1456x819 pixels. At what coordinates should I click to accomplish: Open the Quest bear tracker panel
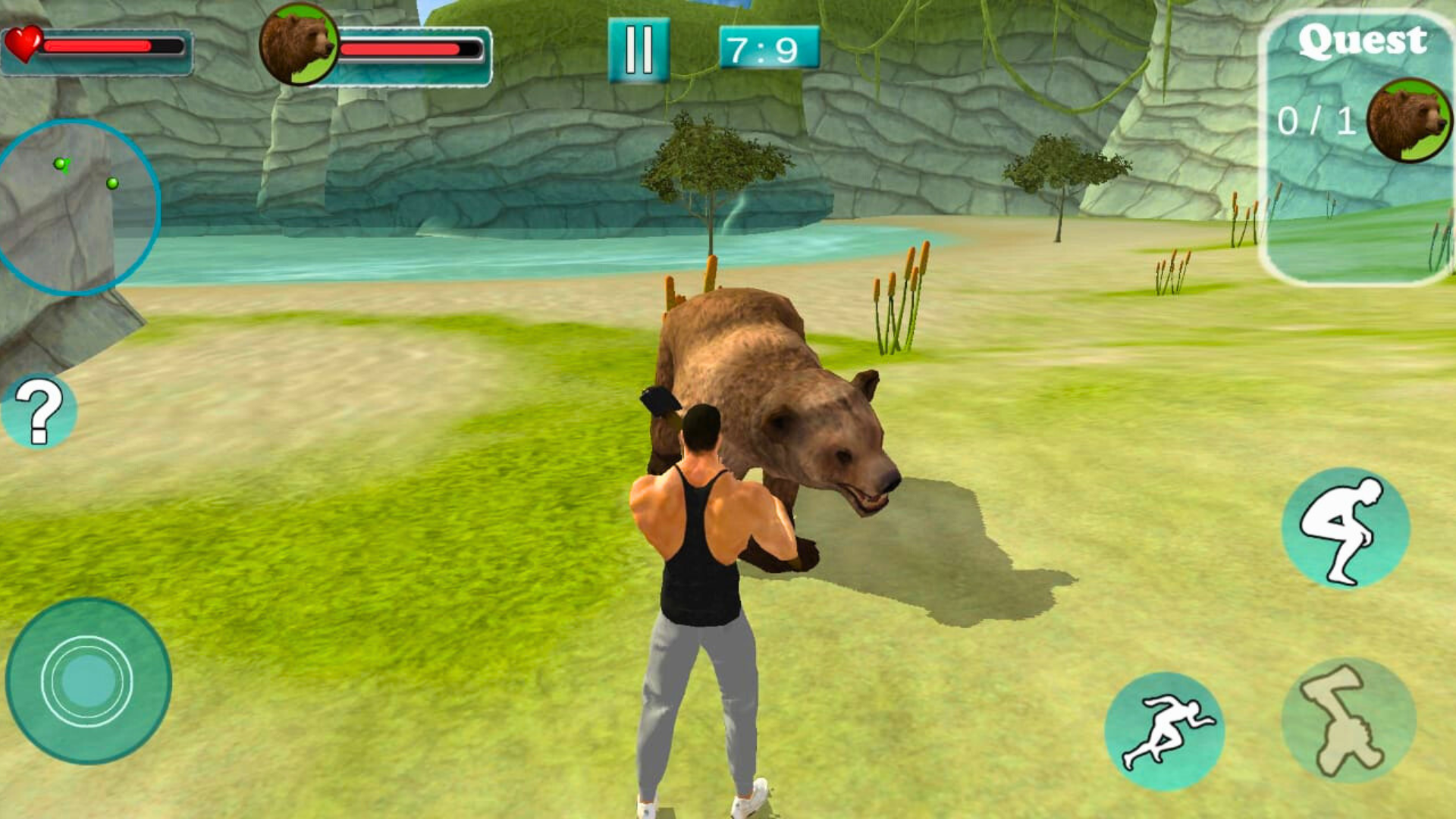click(x=1357, y=148)
